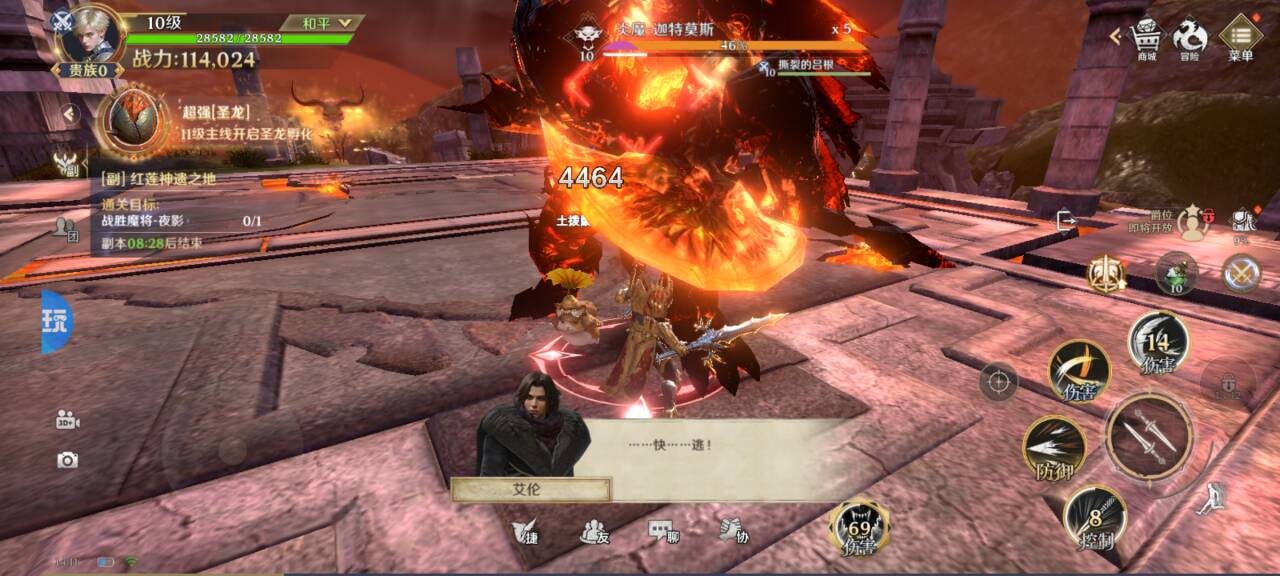Toggle the crossed-swords auto-battle button
Screen dimensions: 1280x576
[x=1241, y=272]
